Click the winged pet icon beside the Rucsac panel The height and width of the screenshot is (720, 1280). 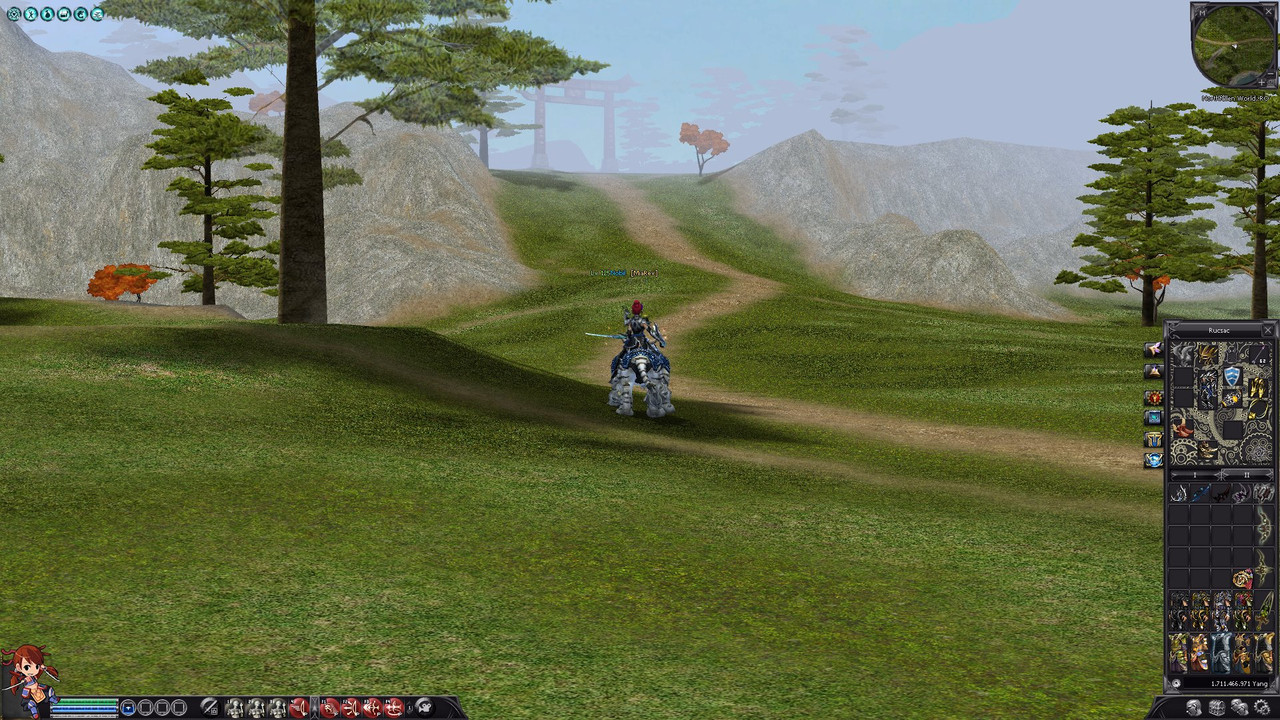coord(1156,350)
